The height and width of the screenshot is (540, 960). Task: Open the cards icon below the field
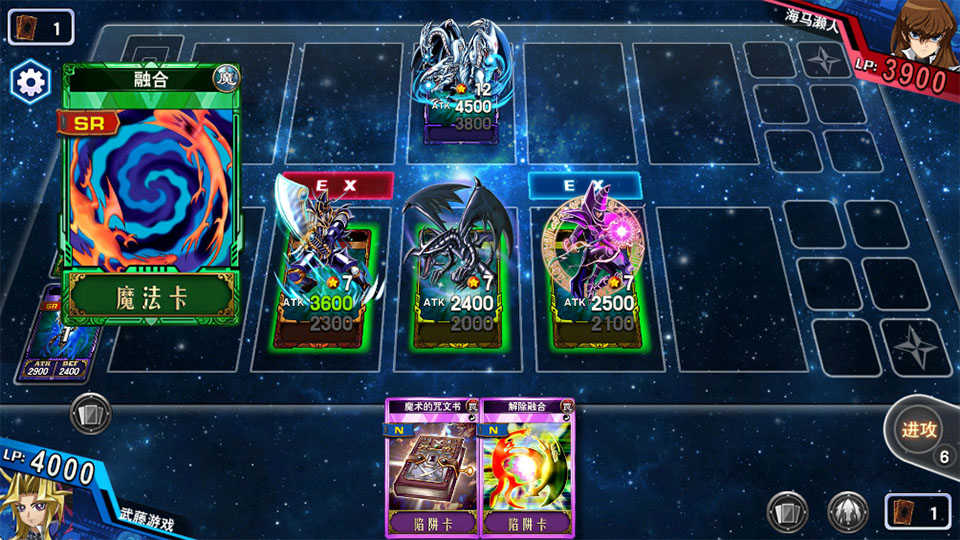pos(90,413)
